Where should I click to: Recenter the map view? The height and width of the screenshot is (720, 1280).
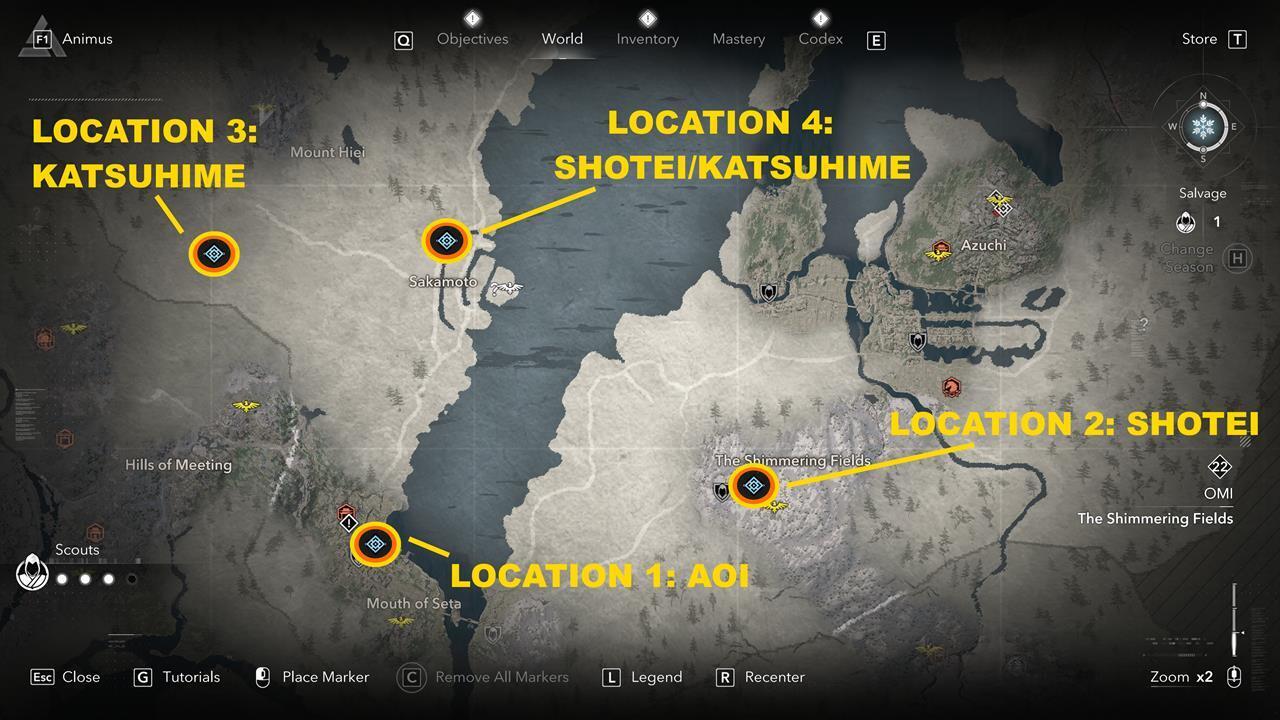click(x=761, y=677)
